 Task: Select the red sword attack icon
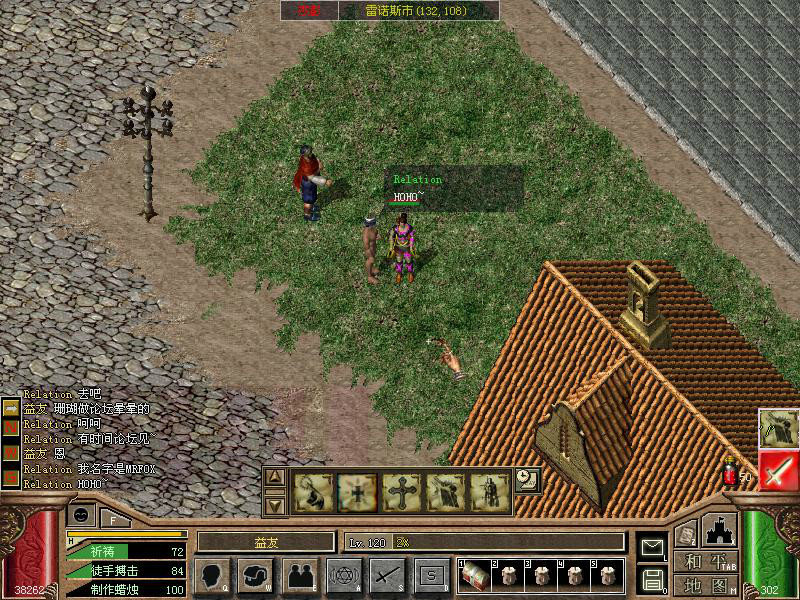(777, 469)
